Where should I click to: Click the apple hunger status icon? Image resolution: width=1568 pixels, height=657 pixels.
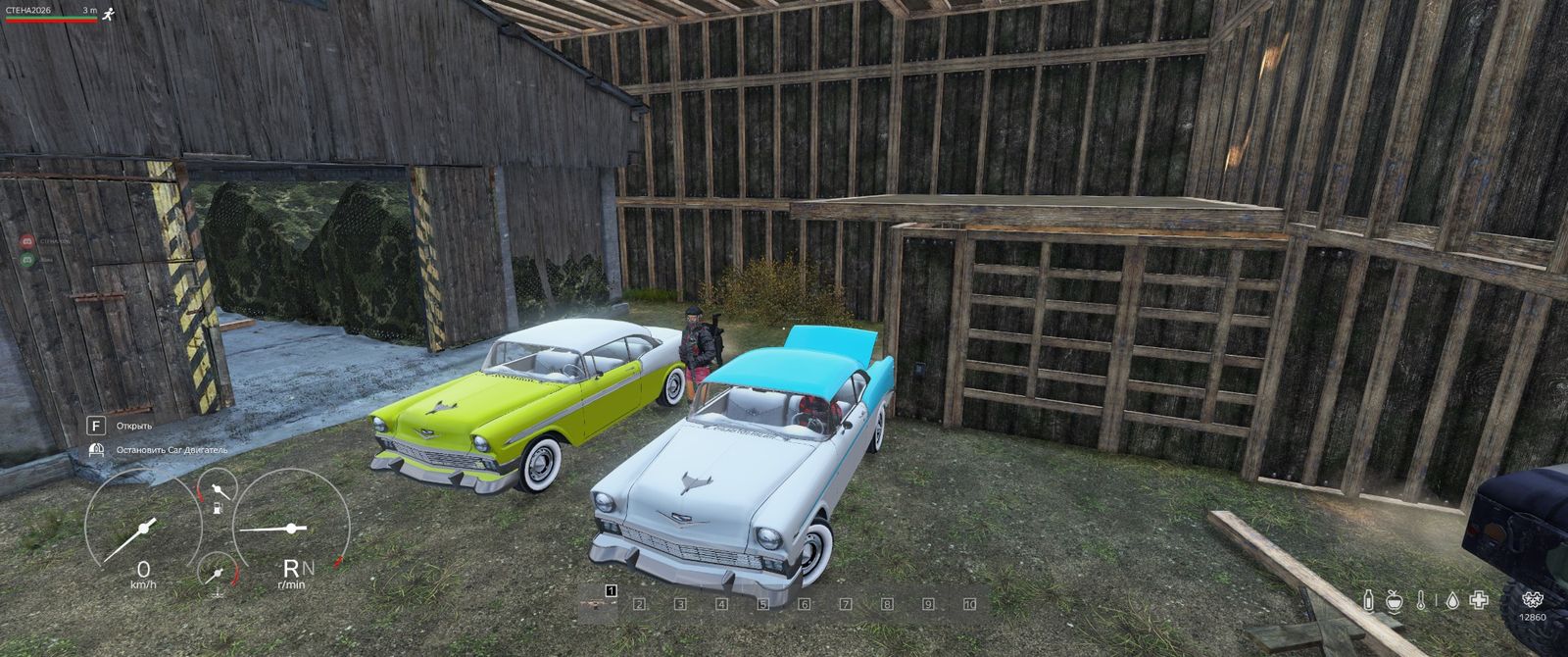click(x=1395, y=600)
